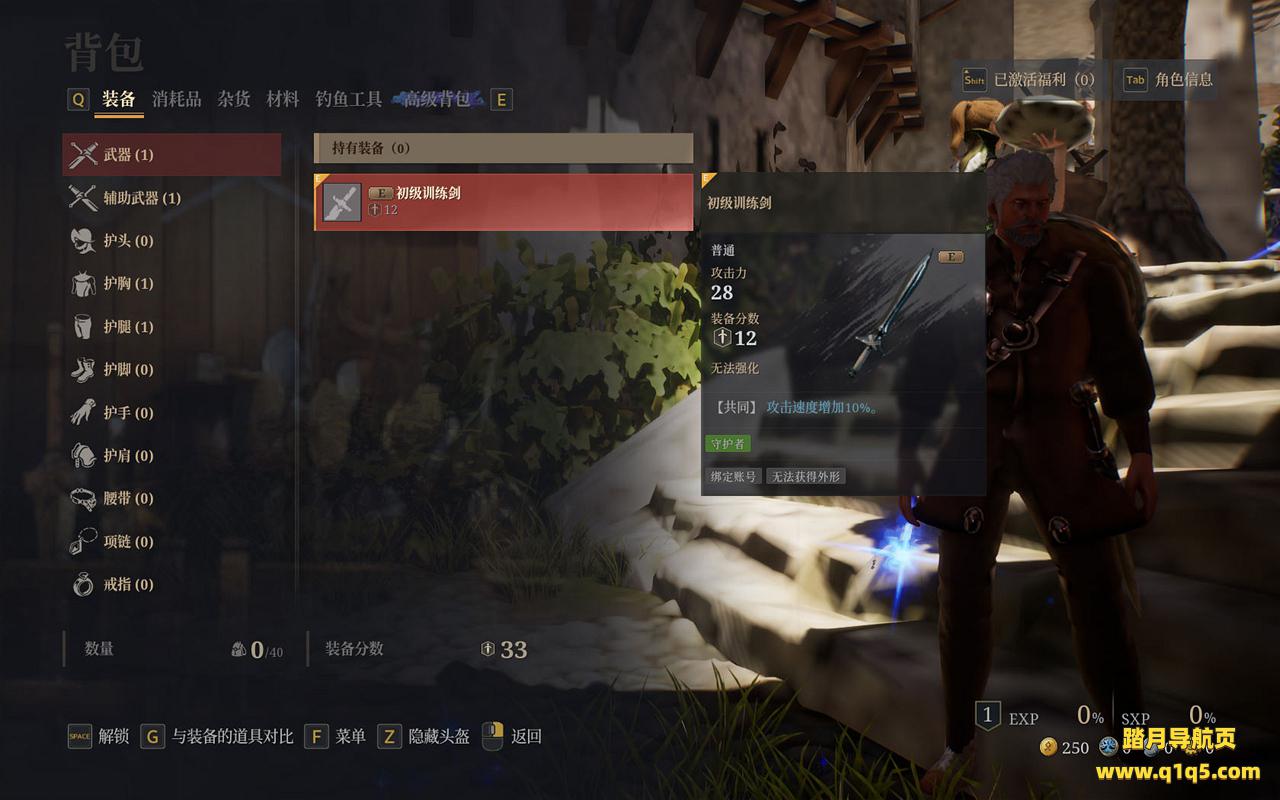This screenshot has height=800, width=1280.
Task: Choose the 辅助武器 category
Action: pyautogui.click(x=141, y=198)
